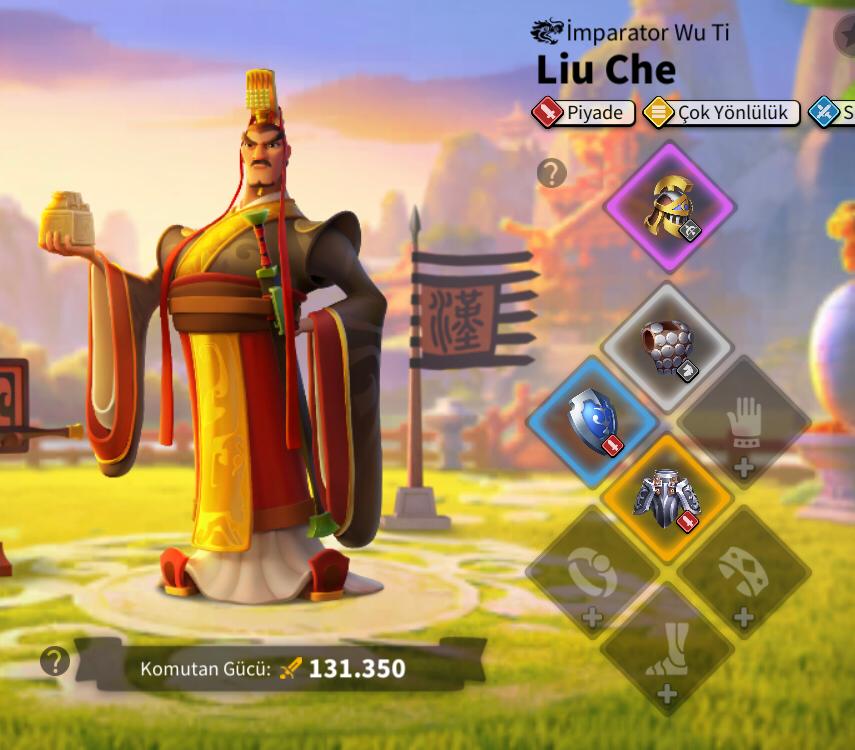Add gloves to the empty glove slot
This screenshot has height=750, width=855.
point(743,423)
